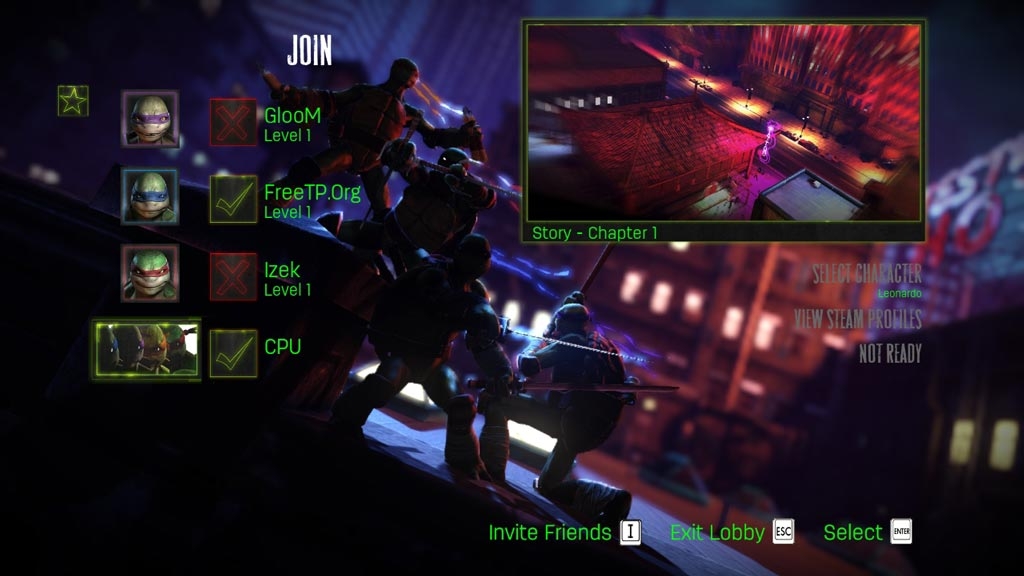This screenshot has width=1024, height=576.
Task: Click the Select label at the bottom
Action: coord(853,532)
